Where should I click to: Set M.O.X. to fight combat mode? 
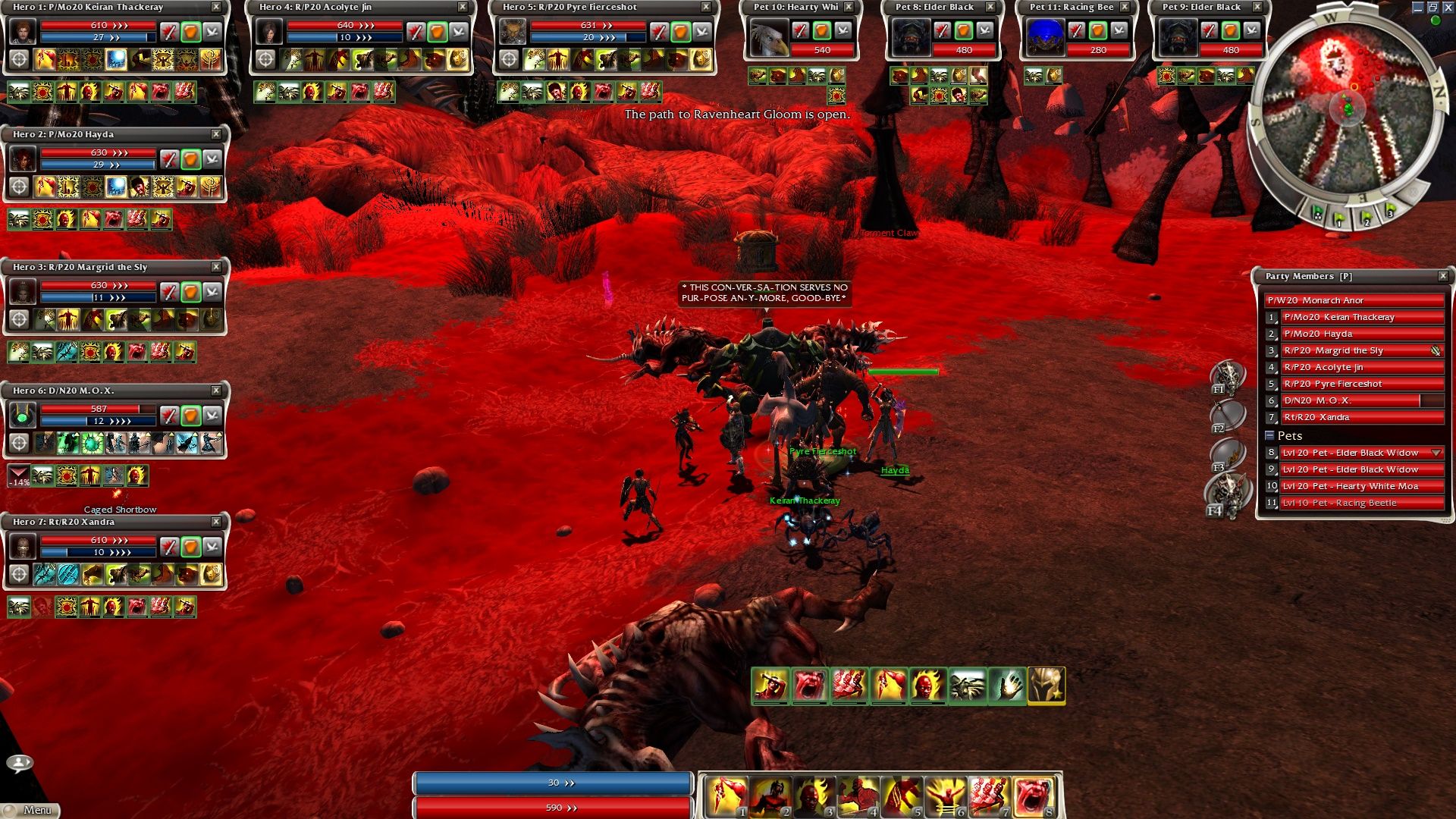169,416
